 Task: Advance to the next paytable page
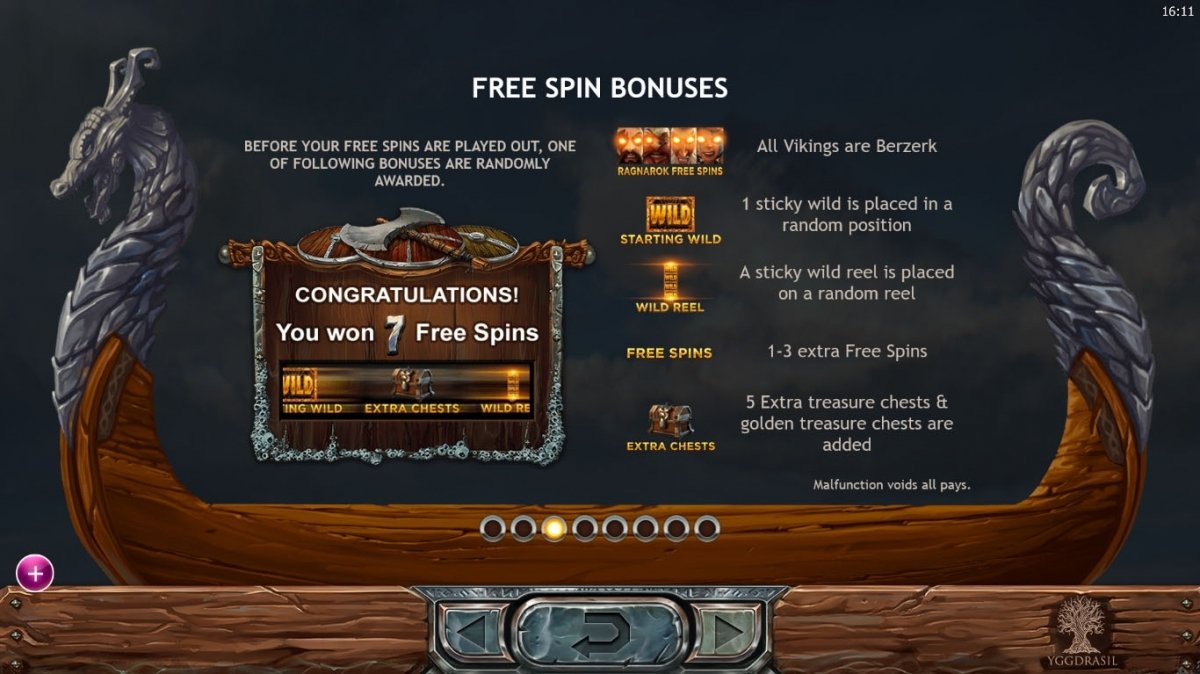(730, 632)
